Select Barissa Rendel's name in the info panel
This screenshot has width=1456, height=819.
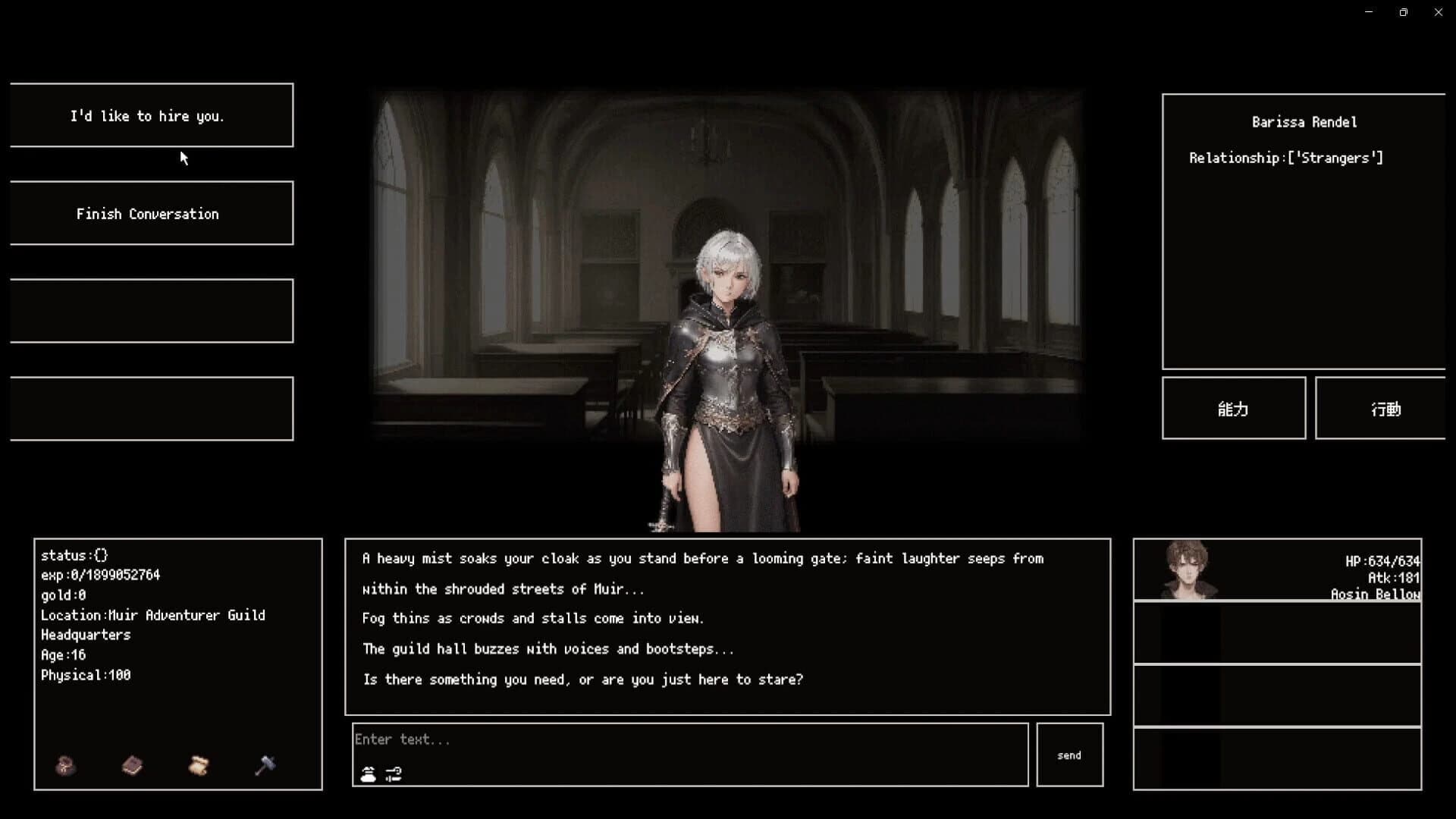click(x=1305, y=121)
